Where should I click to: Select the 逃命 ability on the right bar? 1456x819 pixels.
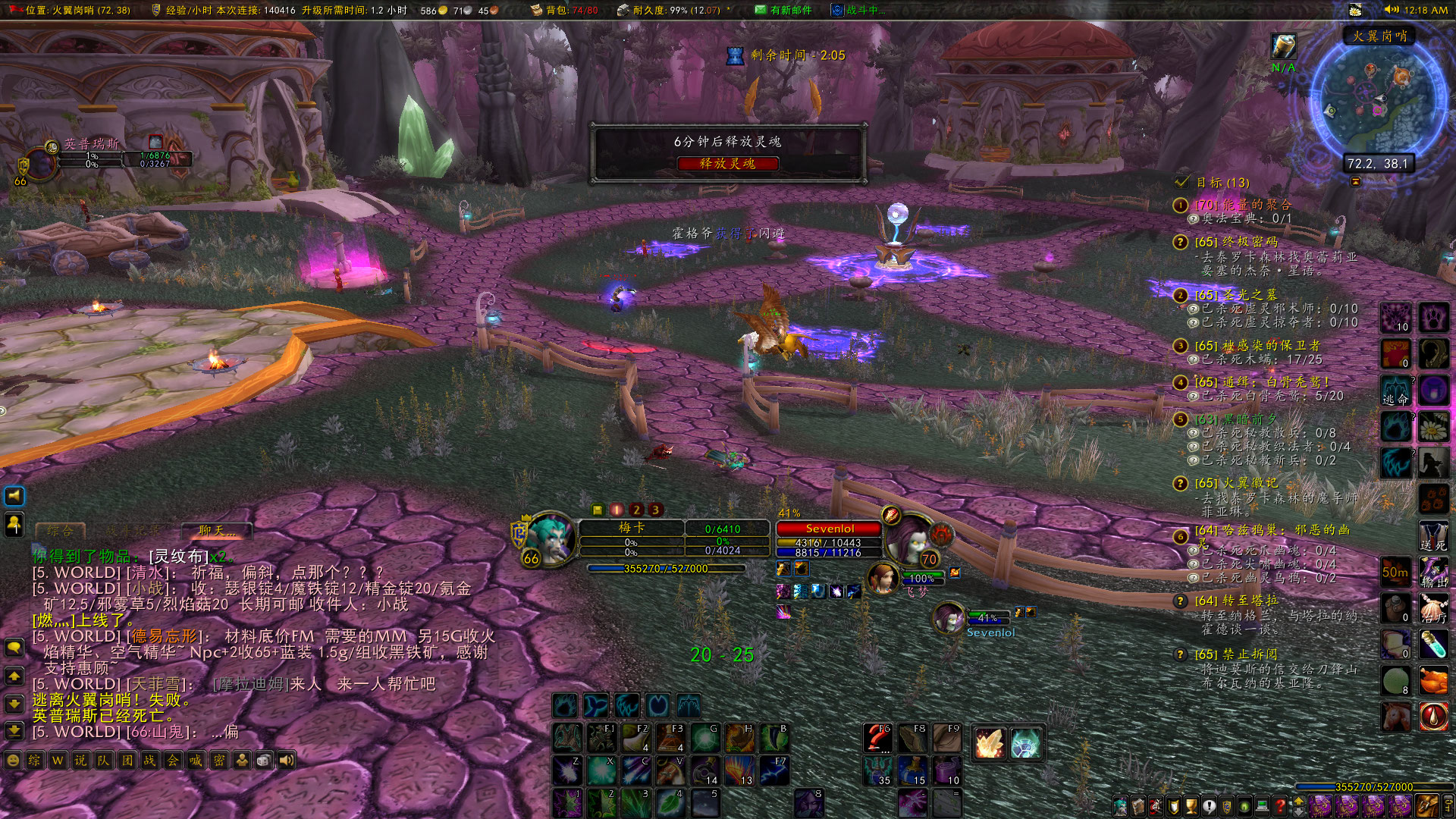coord(1396,389)
